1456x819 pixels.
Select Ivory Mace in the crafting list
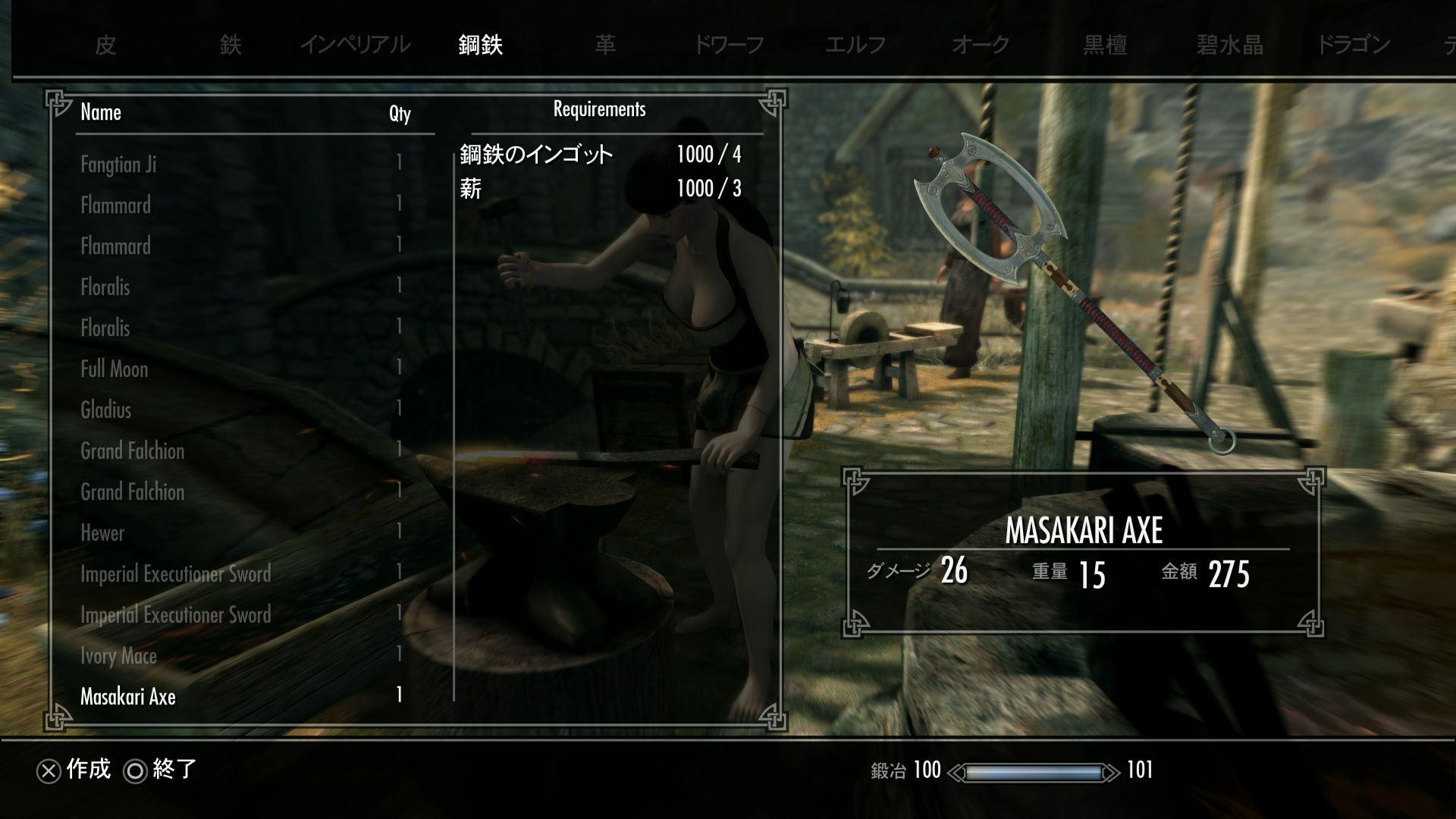pos(119,656)
